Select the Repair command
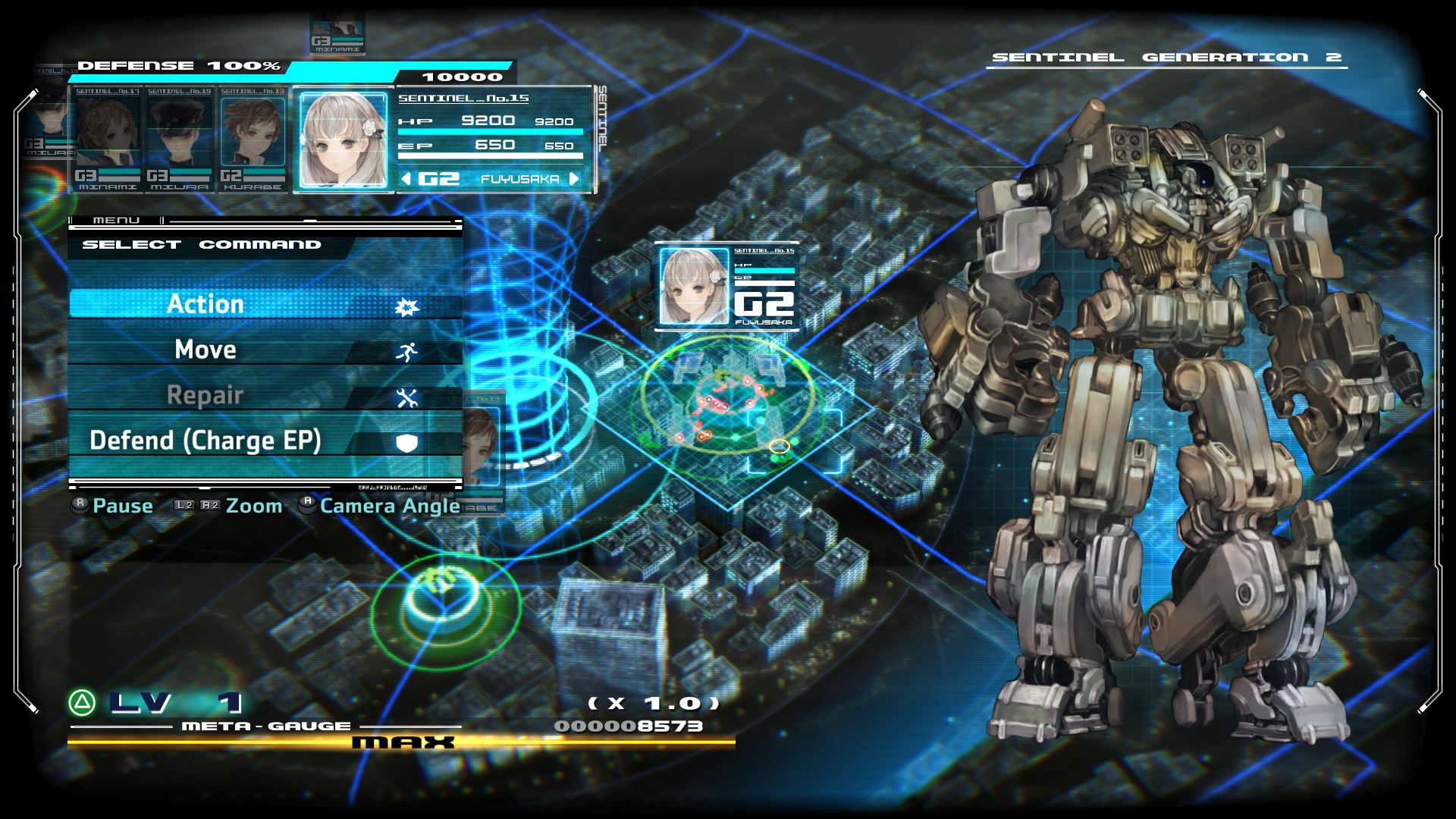Viewport: 1456px width, 819px height. pyautogui.click(x=265, y=395)
